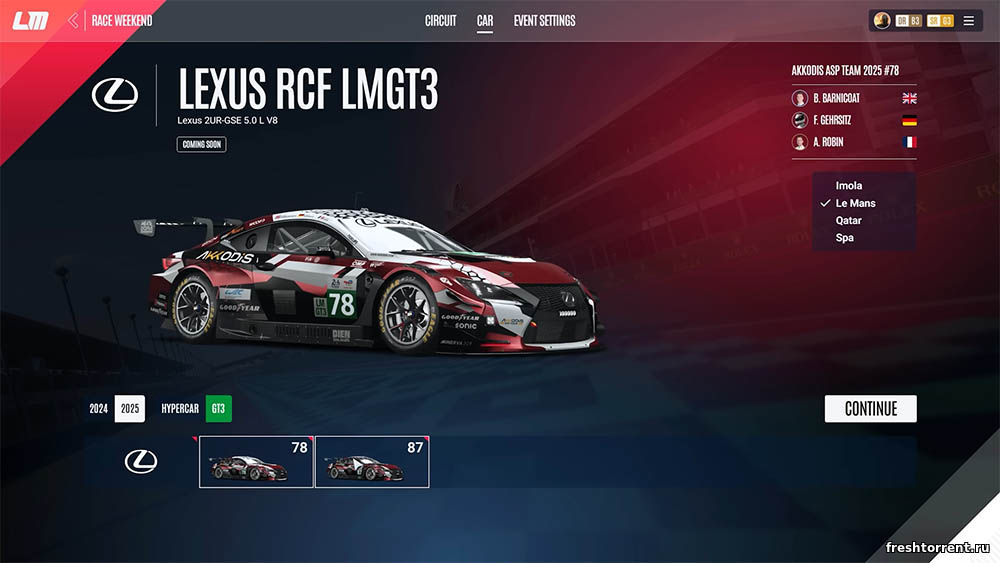Viewport: 1000px width, 563px height.
Task: Open the hamburger menu
Action: click(x=968, y=21)
